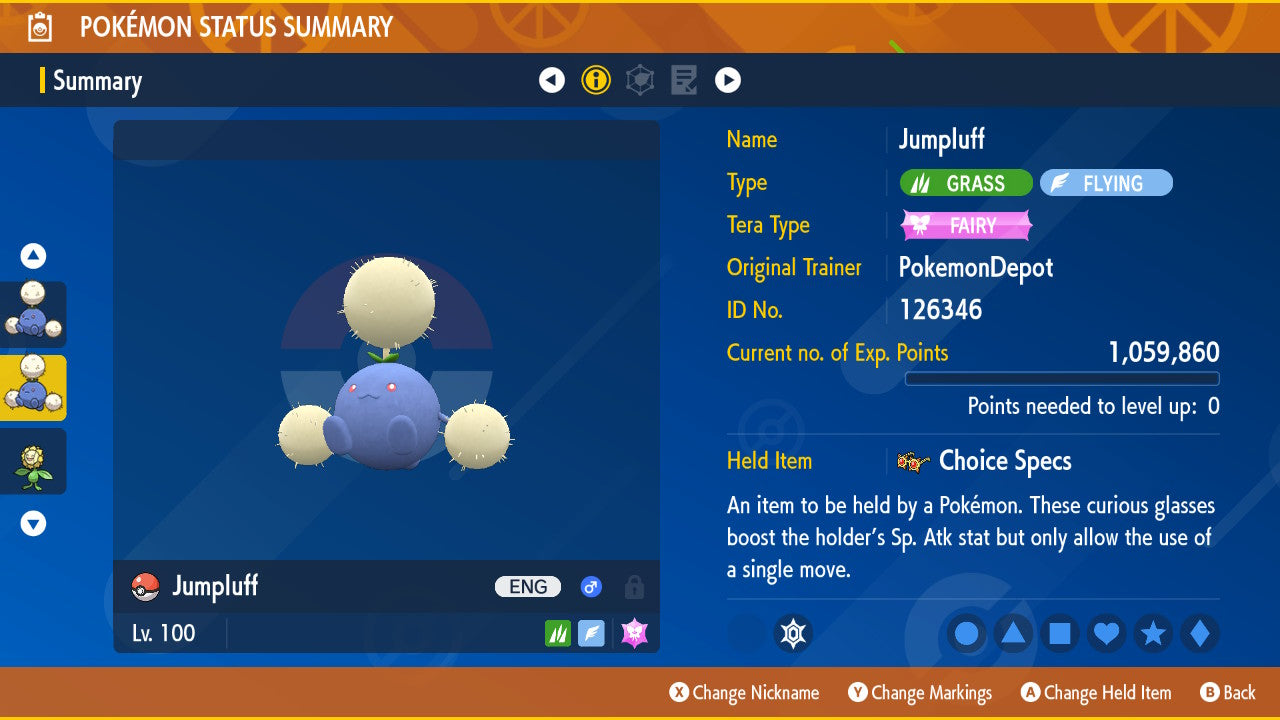Toggle the triangle marking
Viewport: 1280px width, 720px height.
[x=1013, y=634]
